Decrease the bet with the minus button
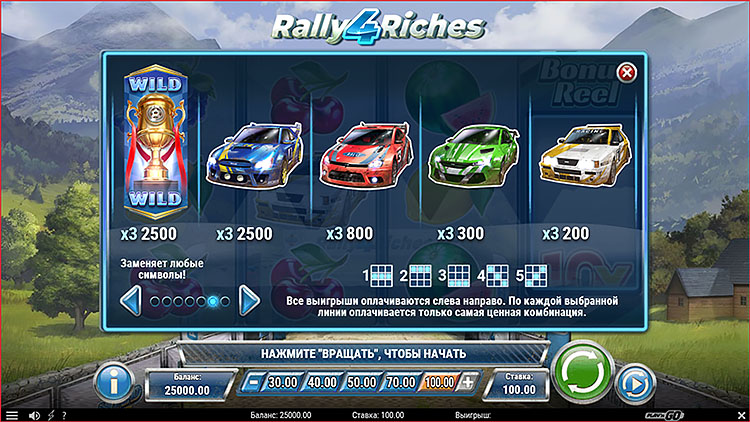The image size is (750, 422). pyautogui.click(x=254, y=382)
